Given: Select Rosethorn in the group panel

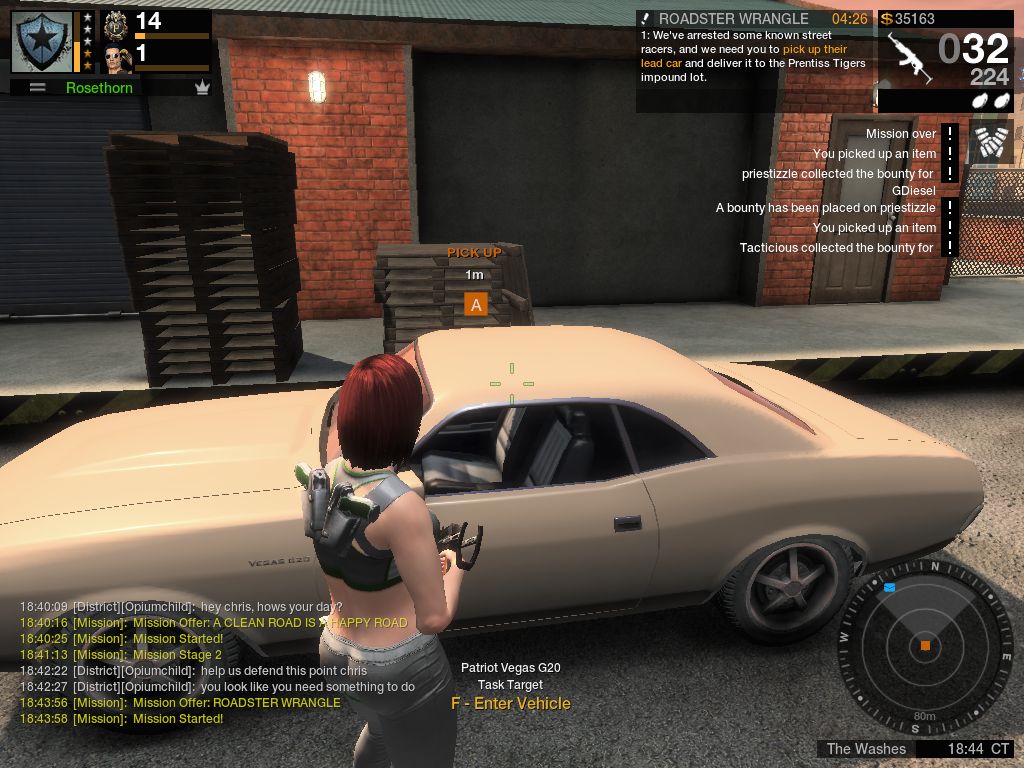Looking at the screenshot, I should pyautogui.click(x=99, y=88).
